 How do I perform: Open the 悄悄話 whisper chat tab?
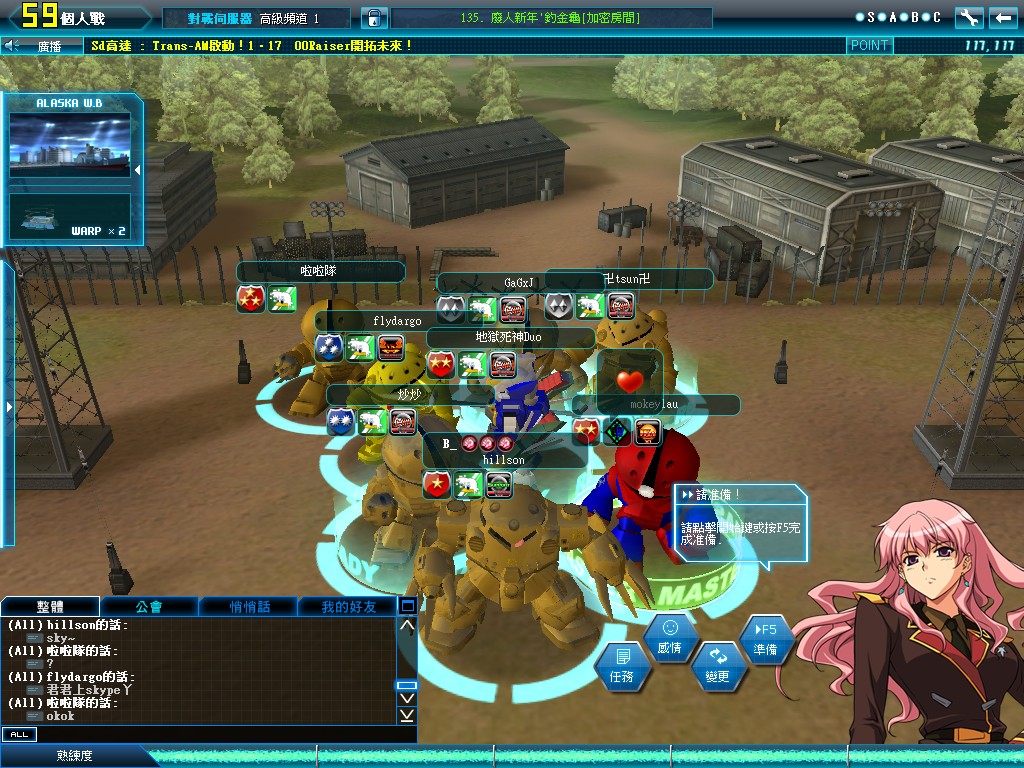pos(249,606)
